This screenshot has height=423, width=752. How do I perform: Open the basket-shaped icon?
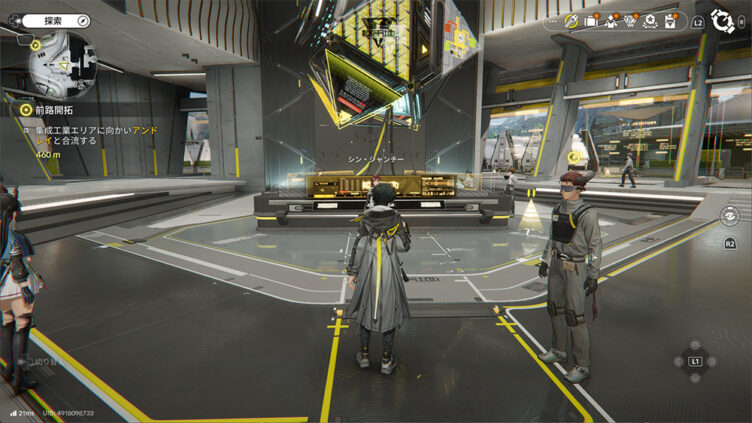point(630,20)
